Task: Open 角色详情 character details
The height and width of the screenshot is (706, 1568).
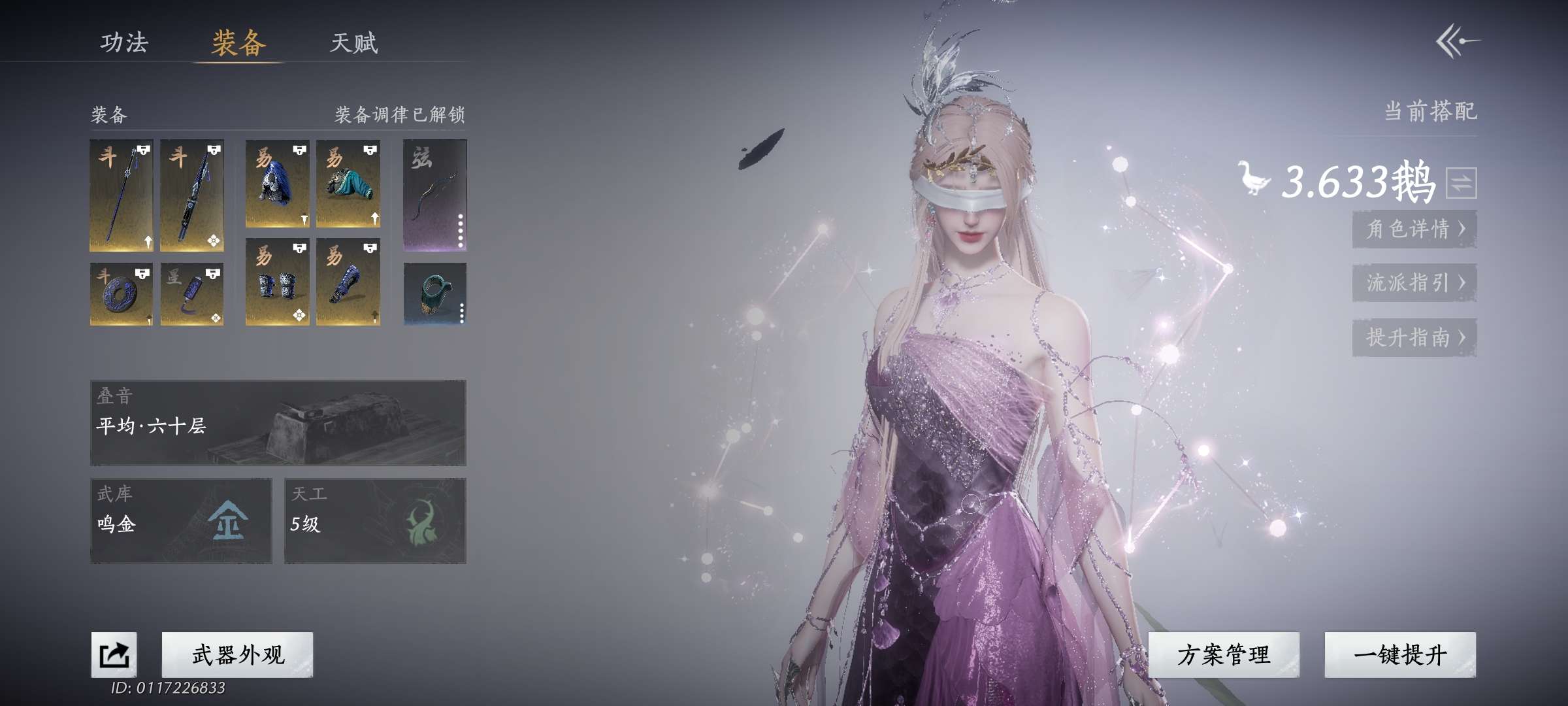Action: tap(1414, 229)
